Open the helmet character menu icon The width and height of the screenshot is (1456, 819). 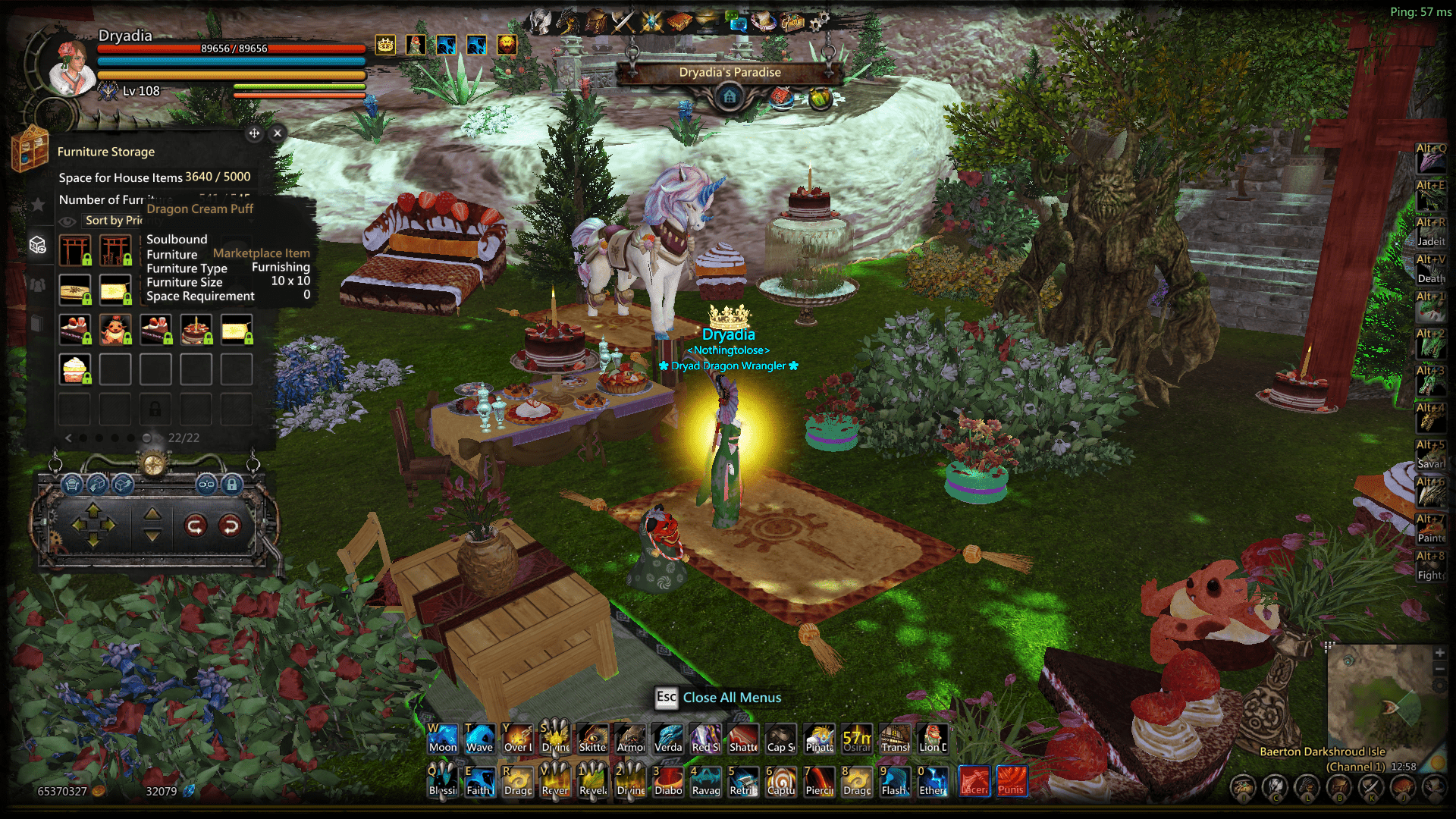540,21
